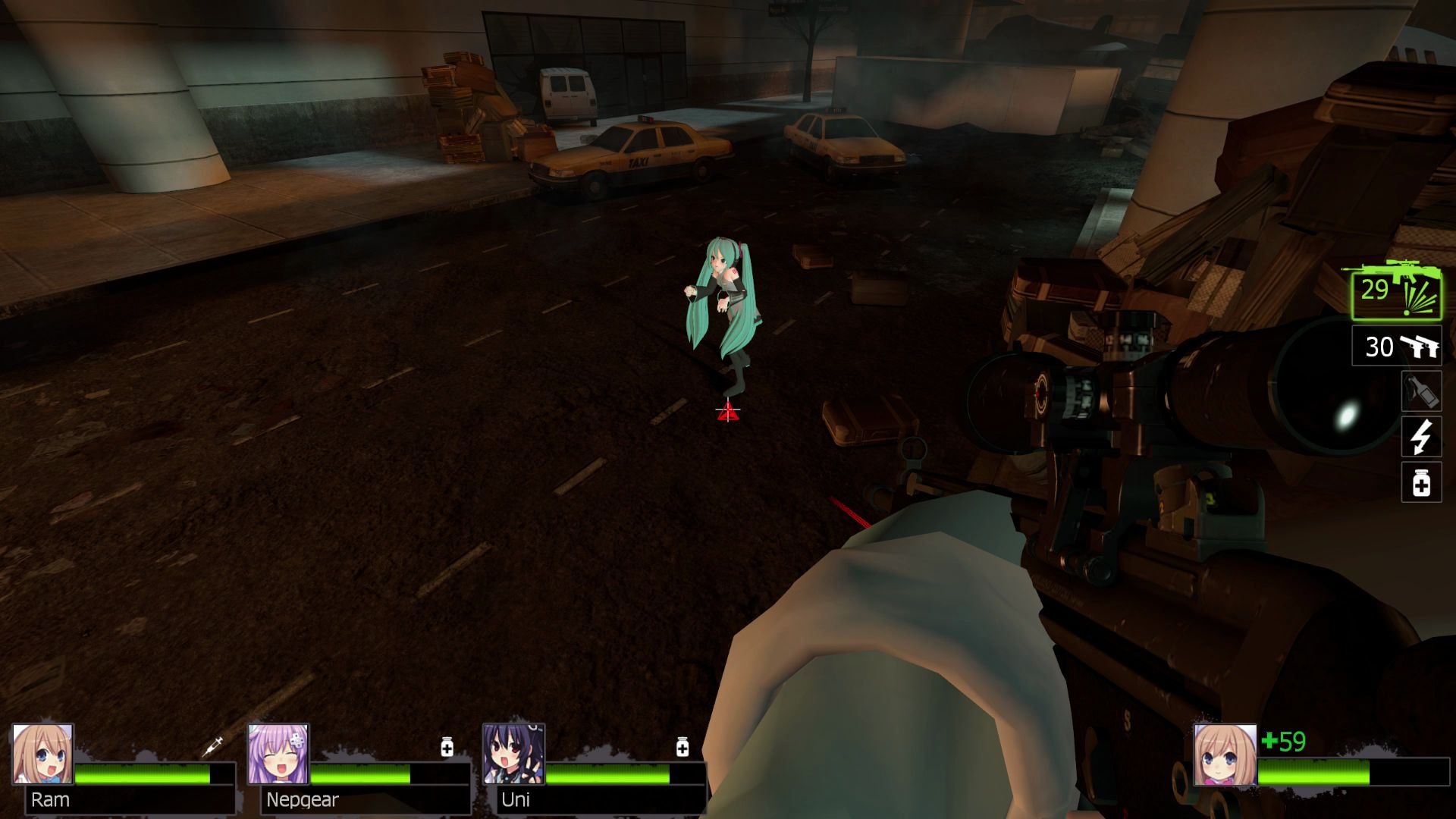Equip the molotov bottle slot

click(1421, 391)
